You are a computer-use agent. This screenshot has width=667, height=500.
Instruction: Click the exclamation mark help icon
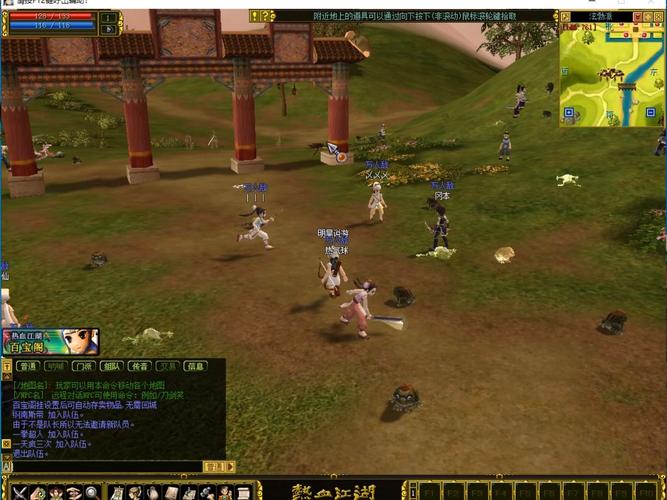pyautogui.click(x=256, y=16)
